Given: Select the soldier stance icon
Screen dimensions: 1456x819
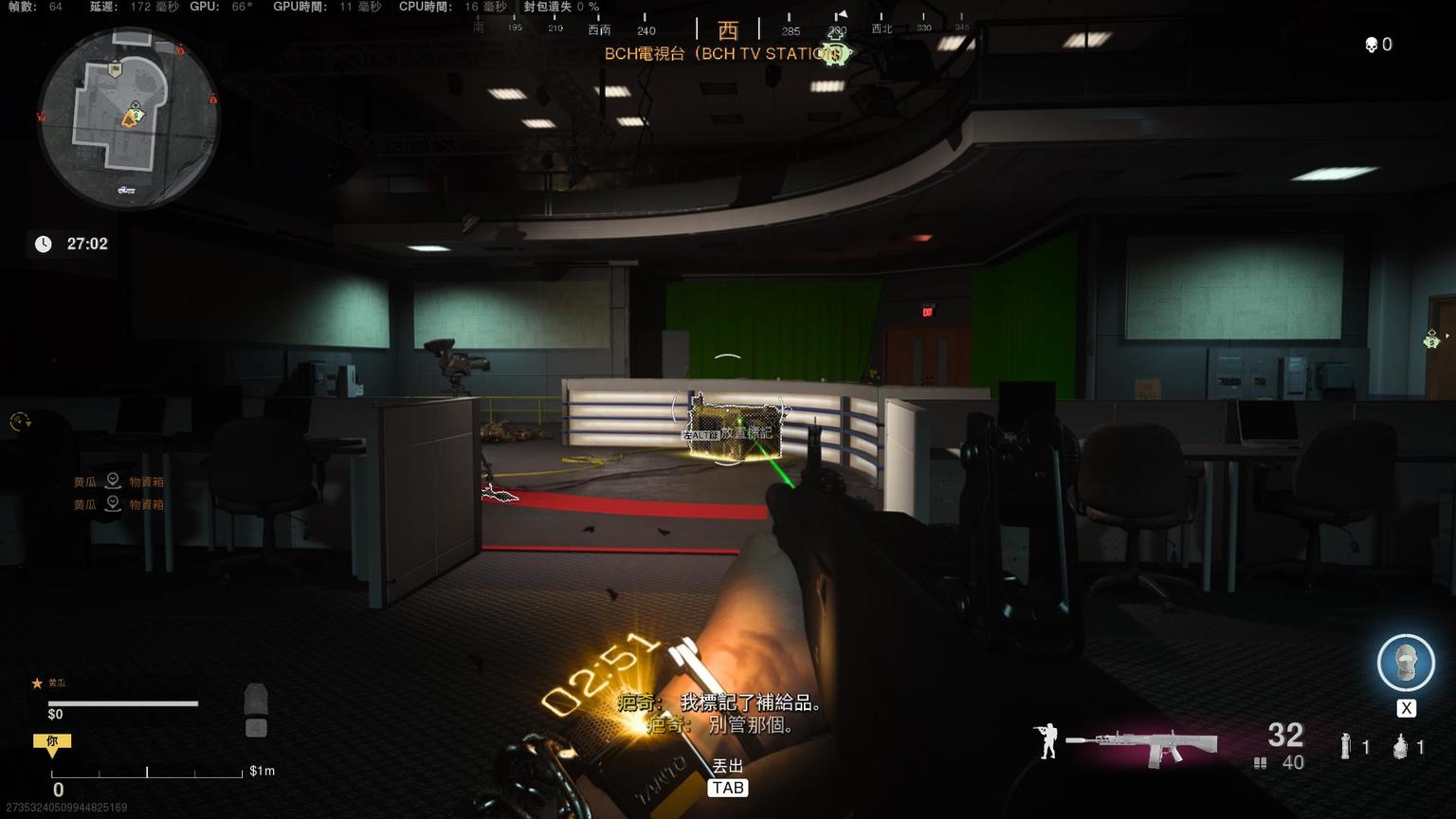Looking at the screenshot, I should coord(1046,741).
